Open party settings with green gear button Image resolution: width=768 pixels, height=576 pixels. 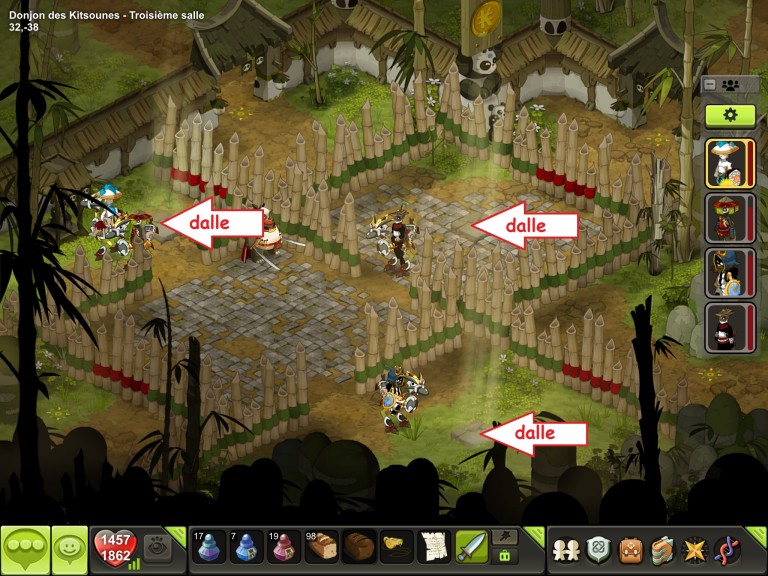click(x=730, y=115)
